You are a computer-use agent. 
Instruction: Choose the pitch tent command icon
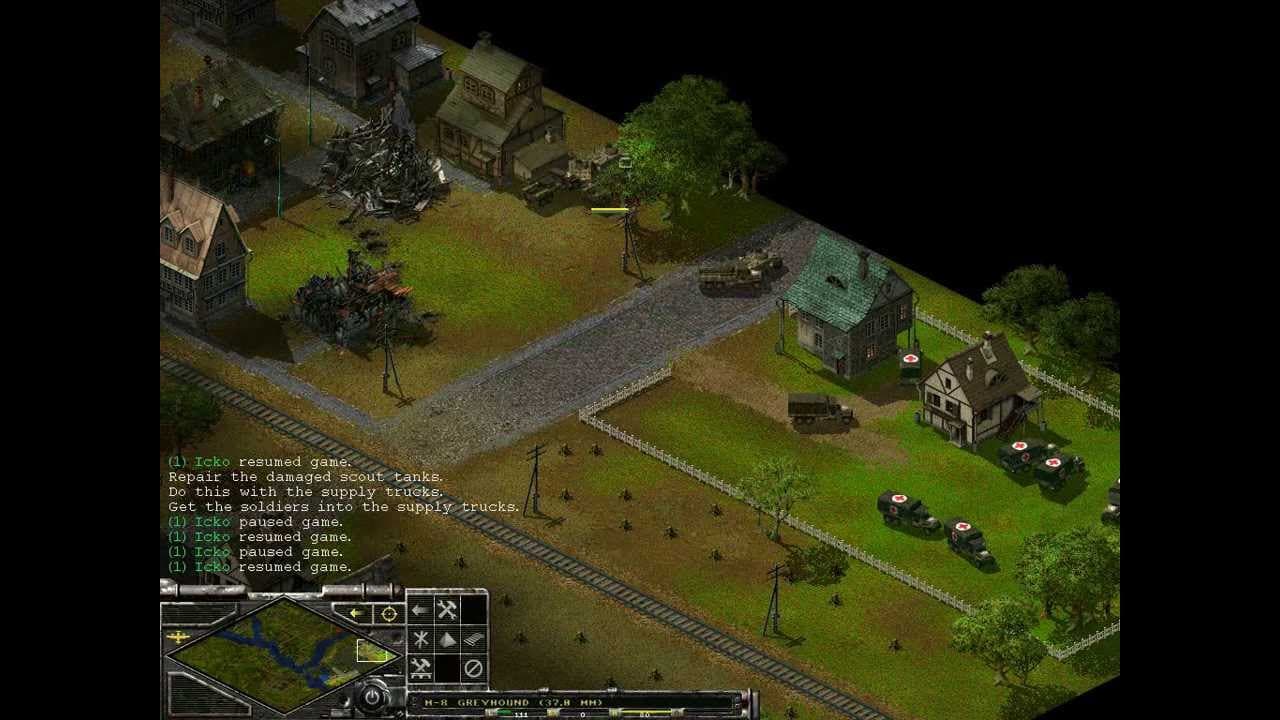point(447,639)
